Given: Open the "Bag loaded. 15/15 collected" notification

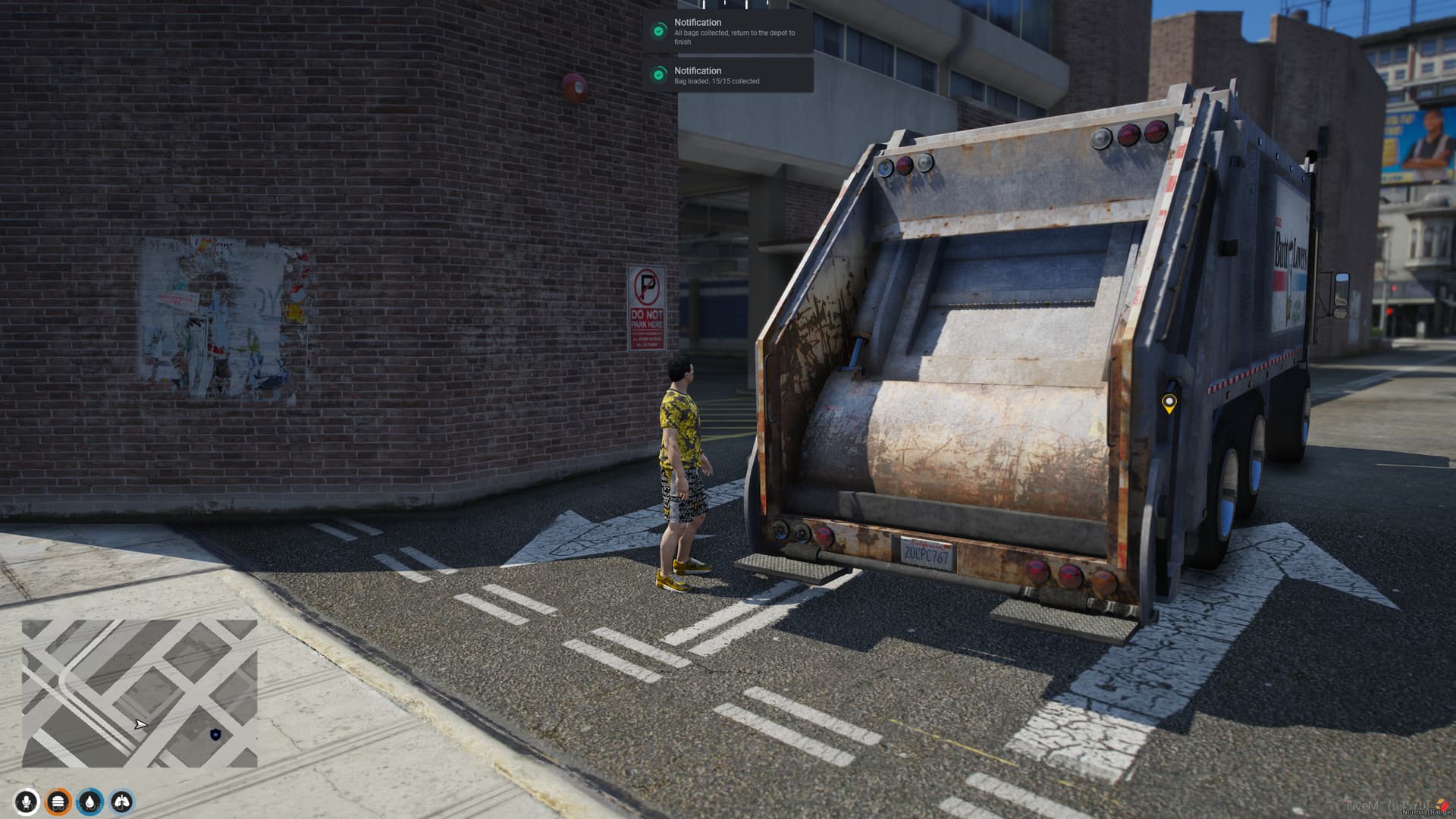Looking at the screenshot, I should (728, 75).
